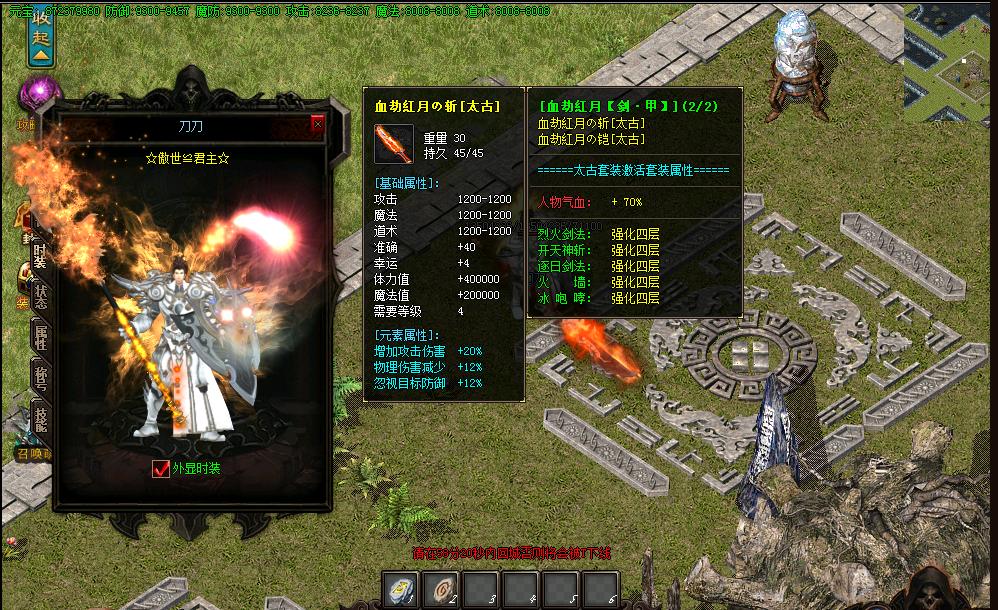Show the 称号 tab

(40, 378)
